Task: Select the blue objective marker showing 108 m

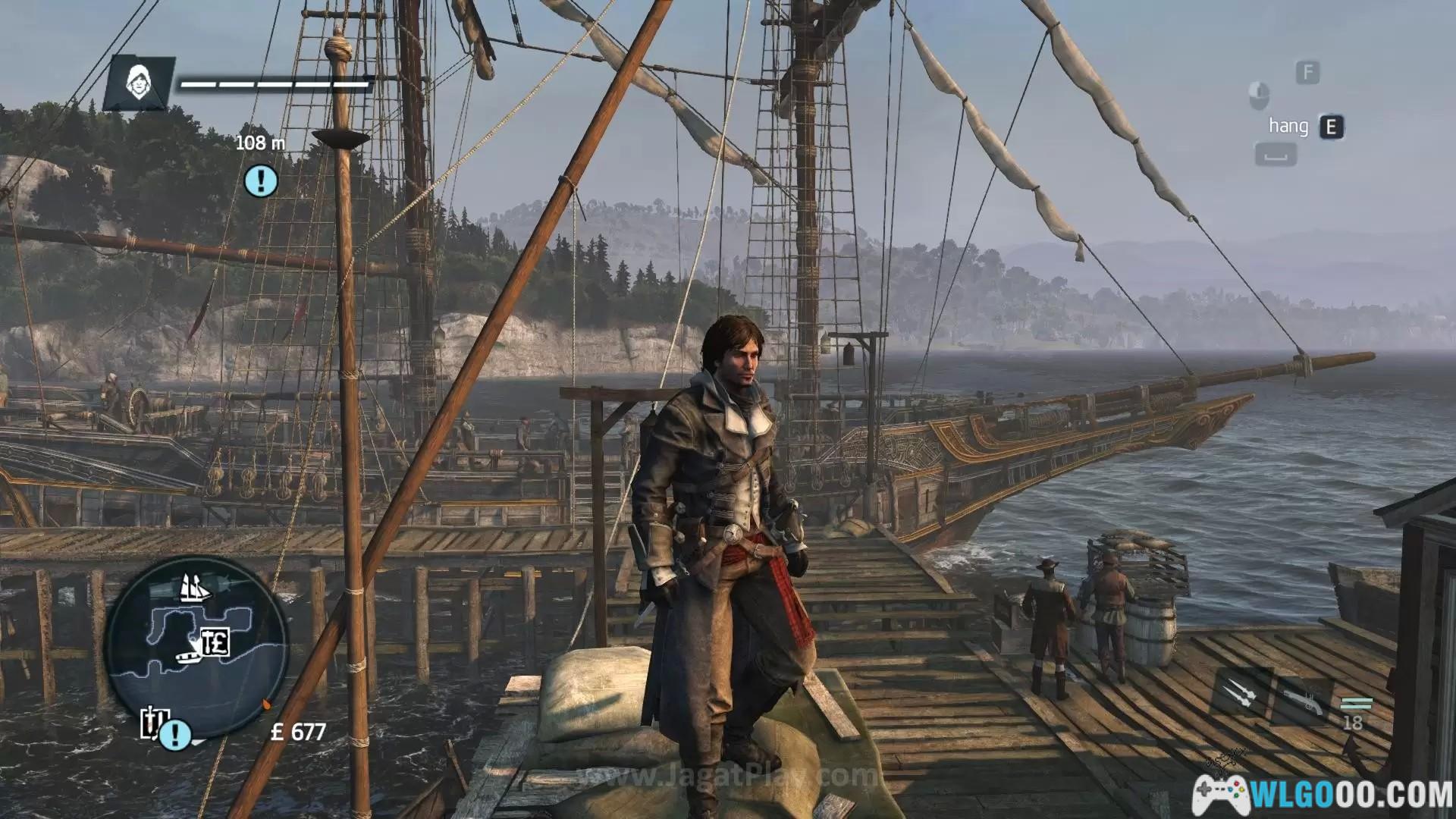Action: click(x=262, y=181)
